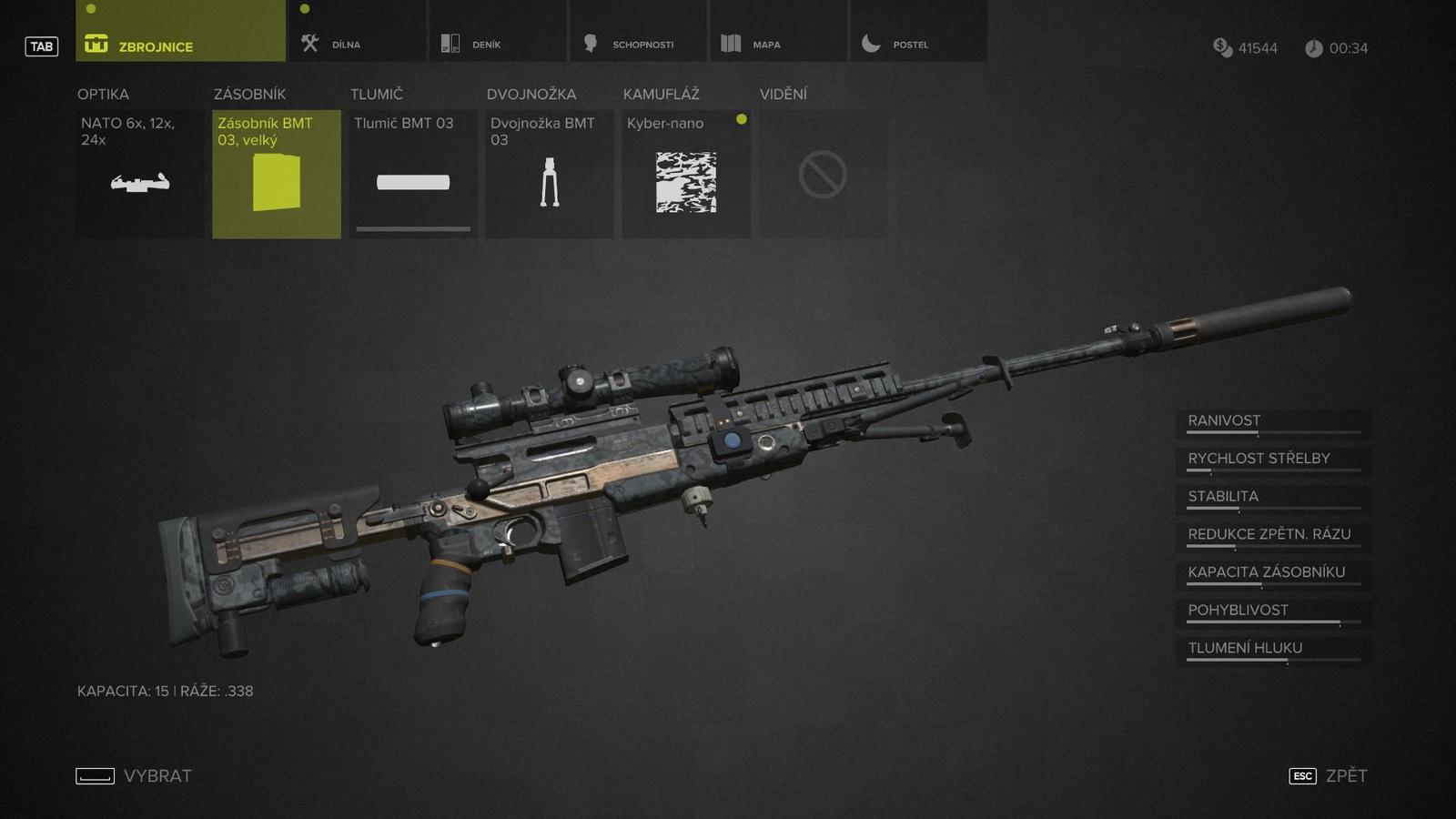
Task: Select the Zásobník BMT 03 velký slot
Action: [277, 175]
